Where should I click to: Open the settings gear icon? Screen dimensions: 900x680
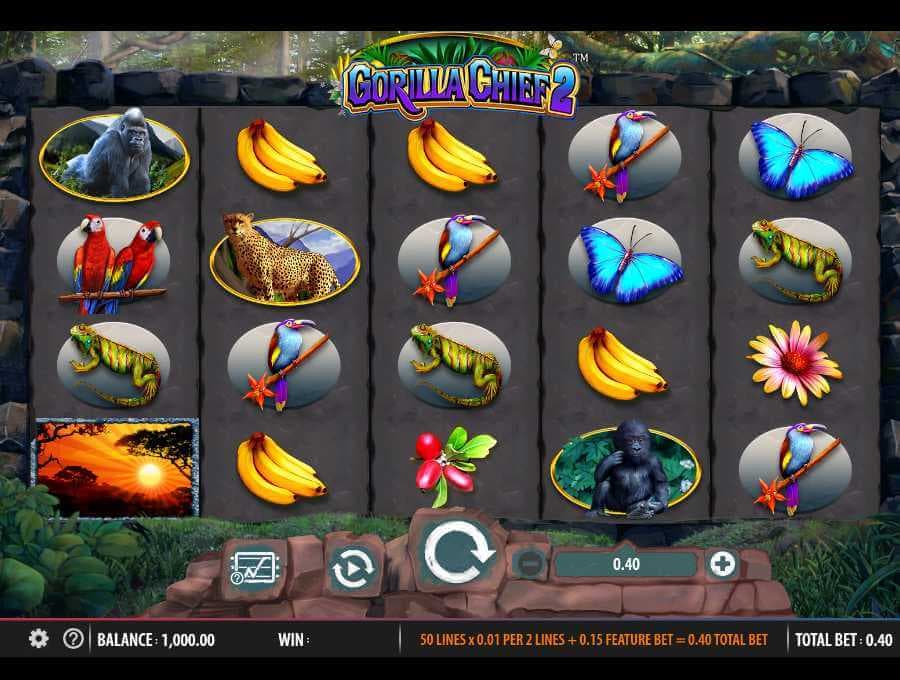[x=38, y=639]
